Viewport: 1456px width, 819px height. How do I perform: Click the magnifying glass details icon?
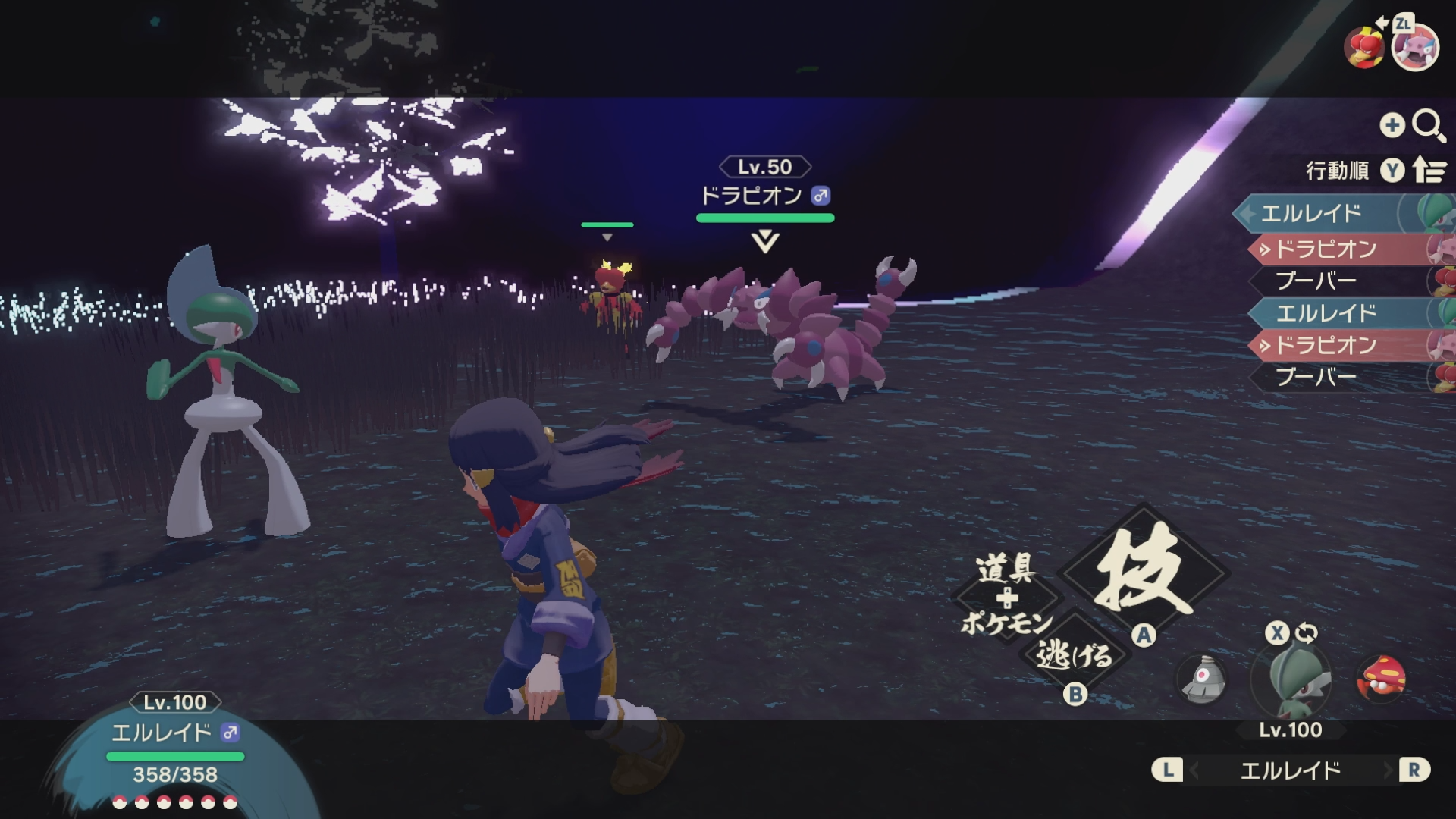1428,126
